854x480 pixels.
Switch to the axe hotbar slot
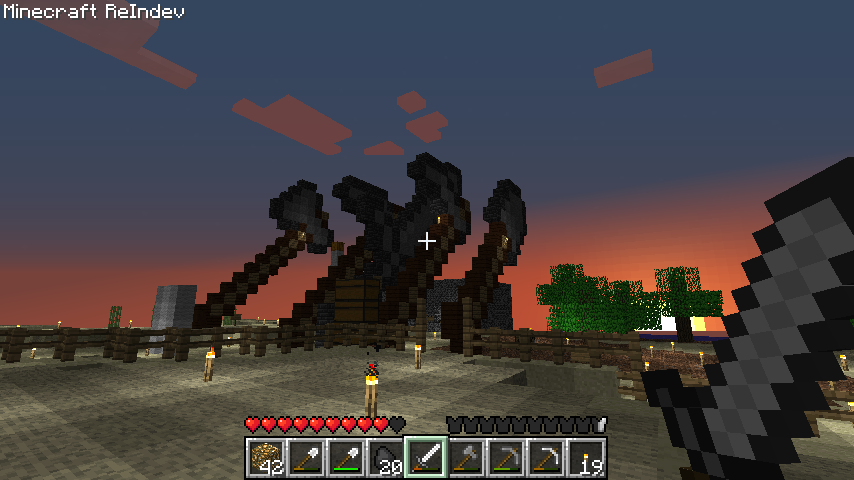pos(466,458)
